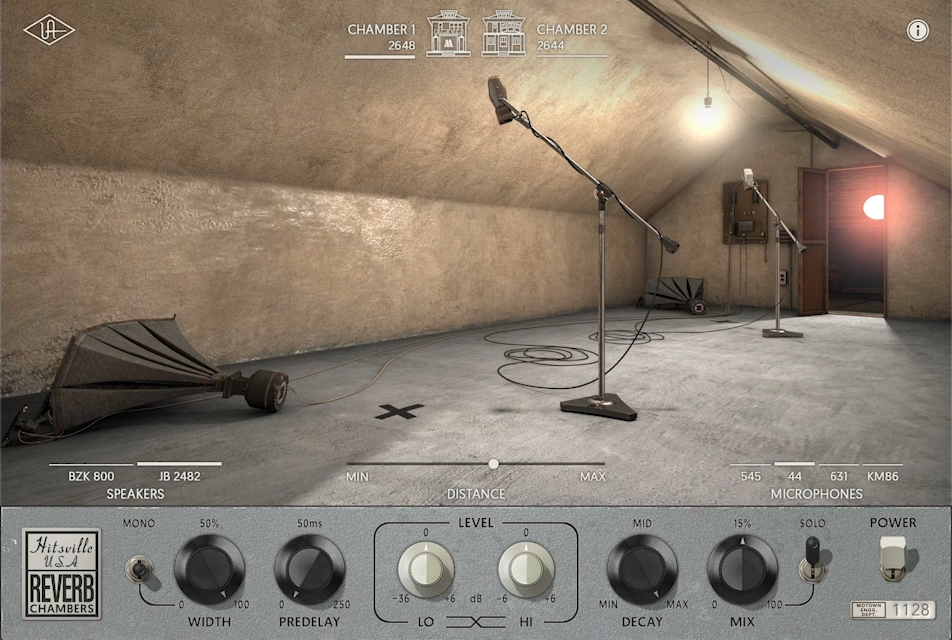Select the 545 microphone
Screen dimensions: 952x640
pos(751,476)
